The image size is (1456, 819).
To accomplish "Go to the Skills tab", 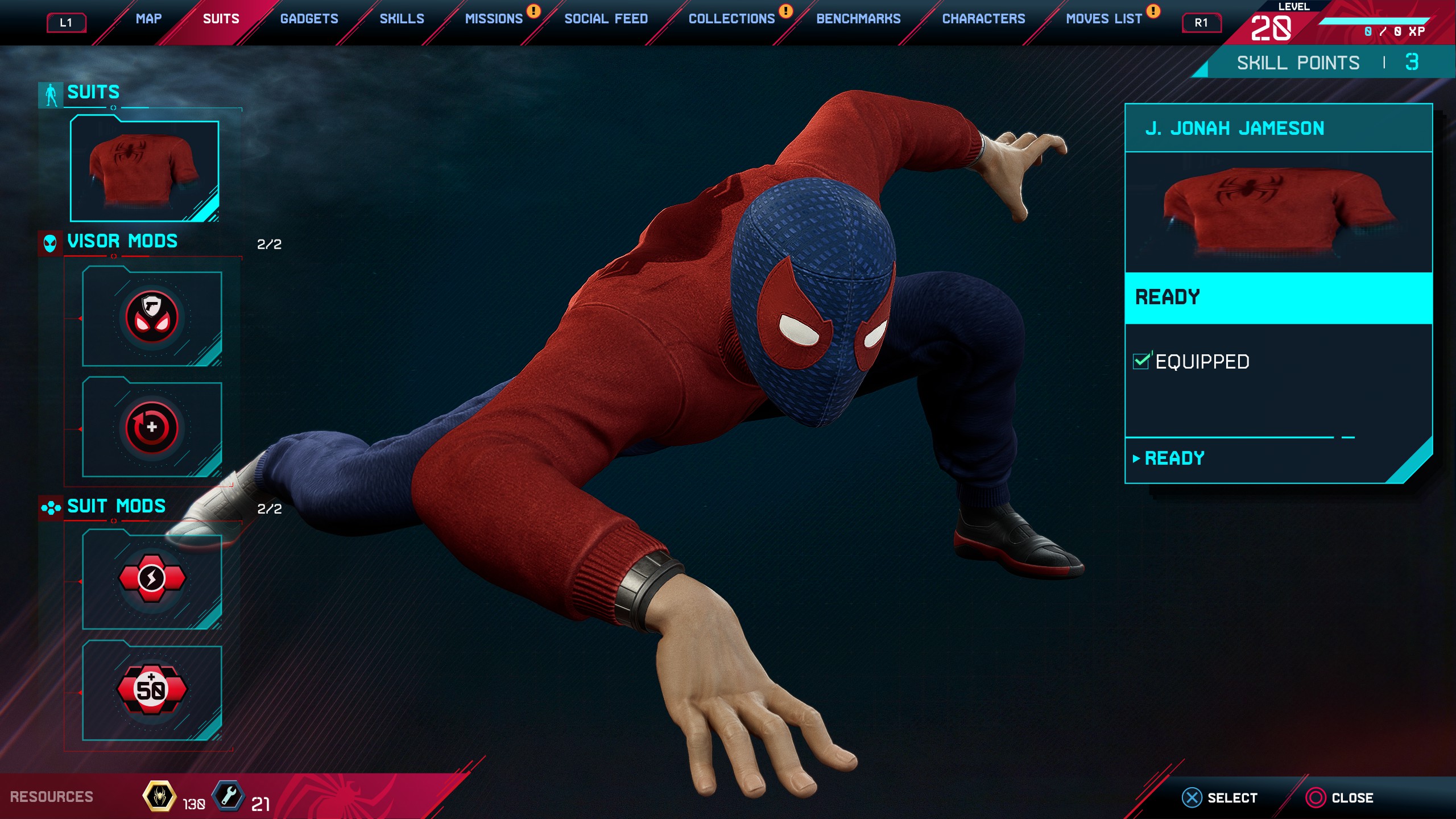I will 402,19.
